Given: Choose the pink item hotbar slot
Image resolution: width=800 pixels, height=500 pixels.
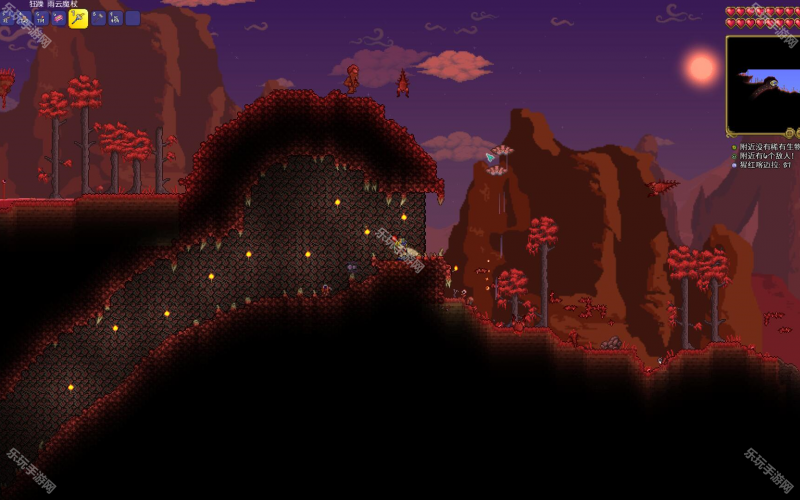Looking at the screenshot, I should [x=58, y=18].
